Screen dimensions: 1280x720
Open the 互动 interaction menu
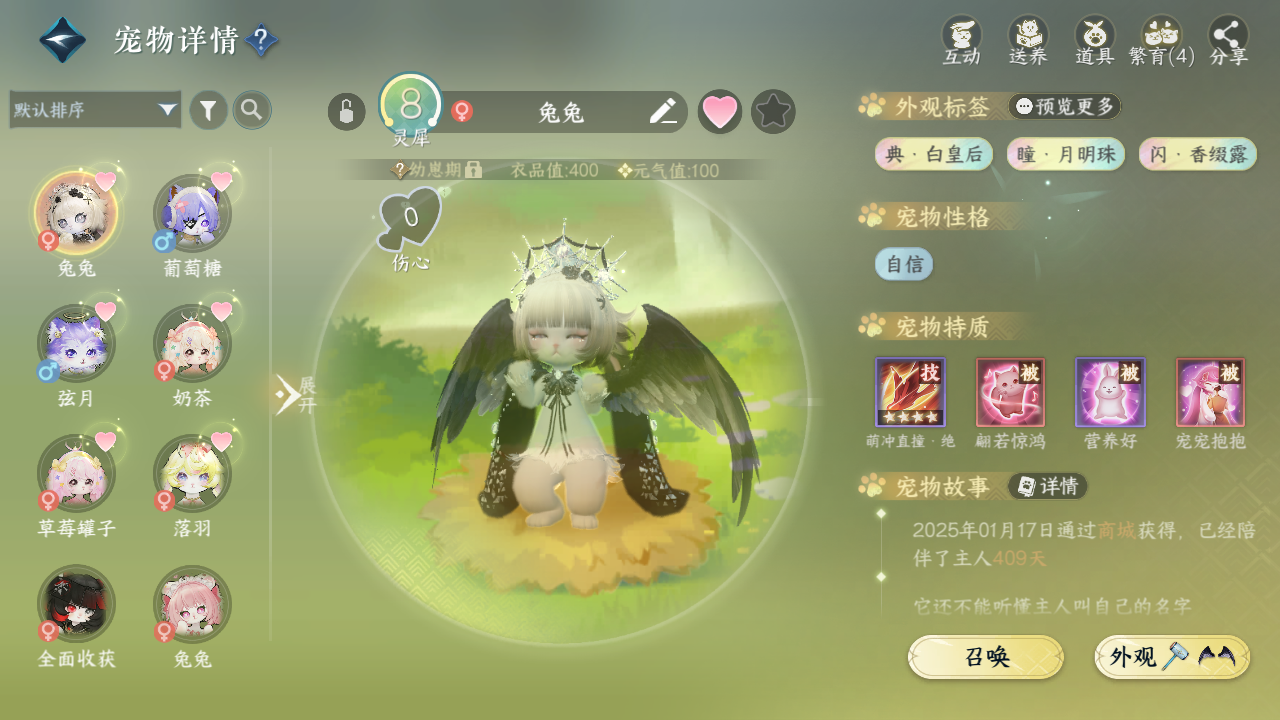pyautogui.click(x=962, y=41)
